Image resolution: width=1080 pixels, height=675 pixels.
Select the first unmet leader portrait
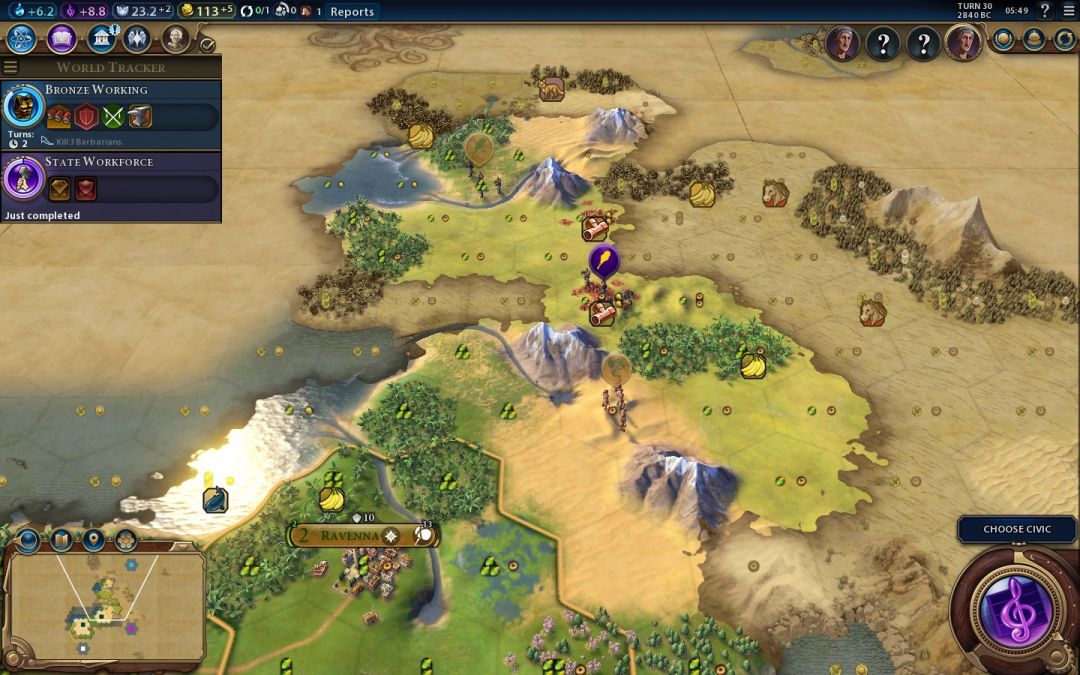[882, 44]
